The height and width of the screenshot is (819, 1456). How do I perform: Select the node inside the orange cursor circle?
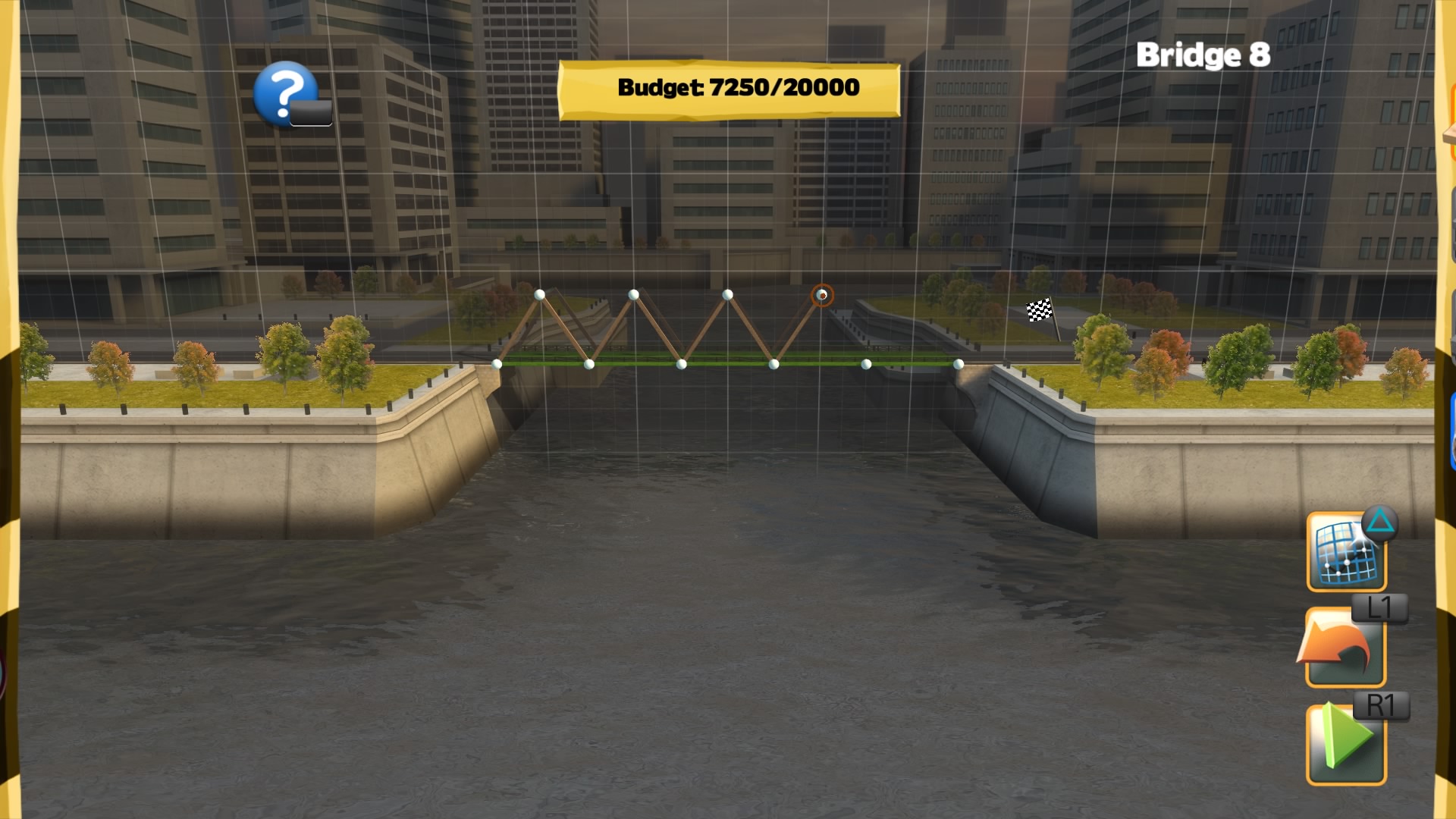tap(821, 294)
